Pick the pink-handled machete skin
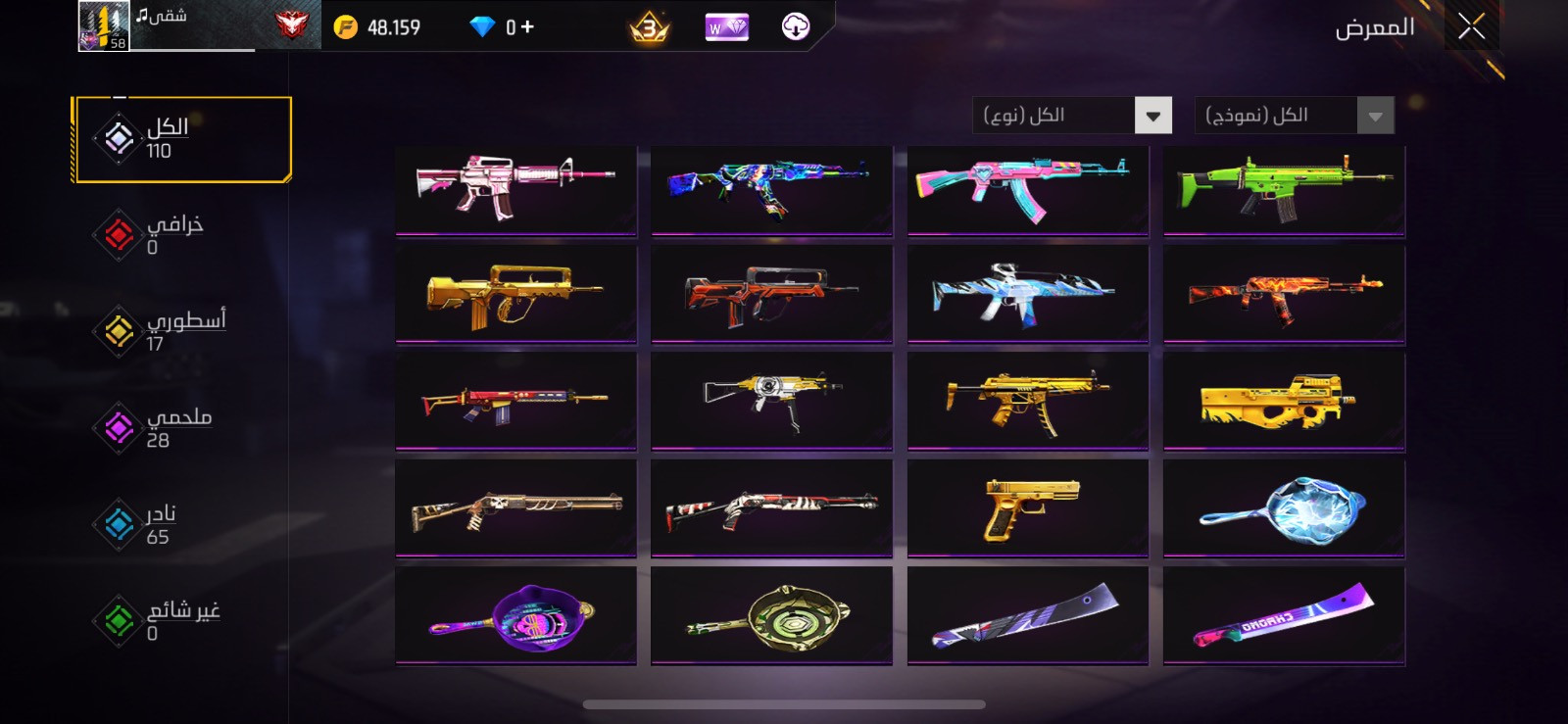The image size is (1568, 724). pyautogui.click(x=1284, y=615)
